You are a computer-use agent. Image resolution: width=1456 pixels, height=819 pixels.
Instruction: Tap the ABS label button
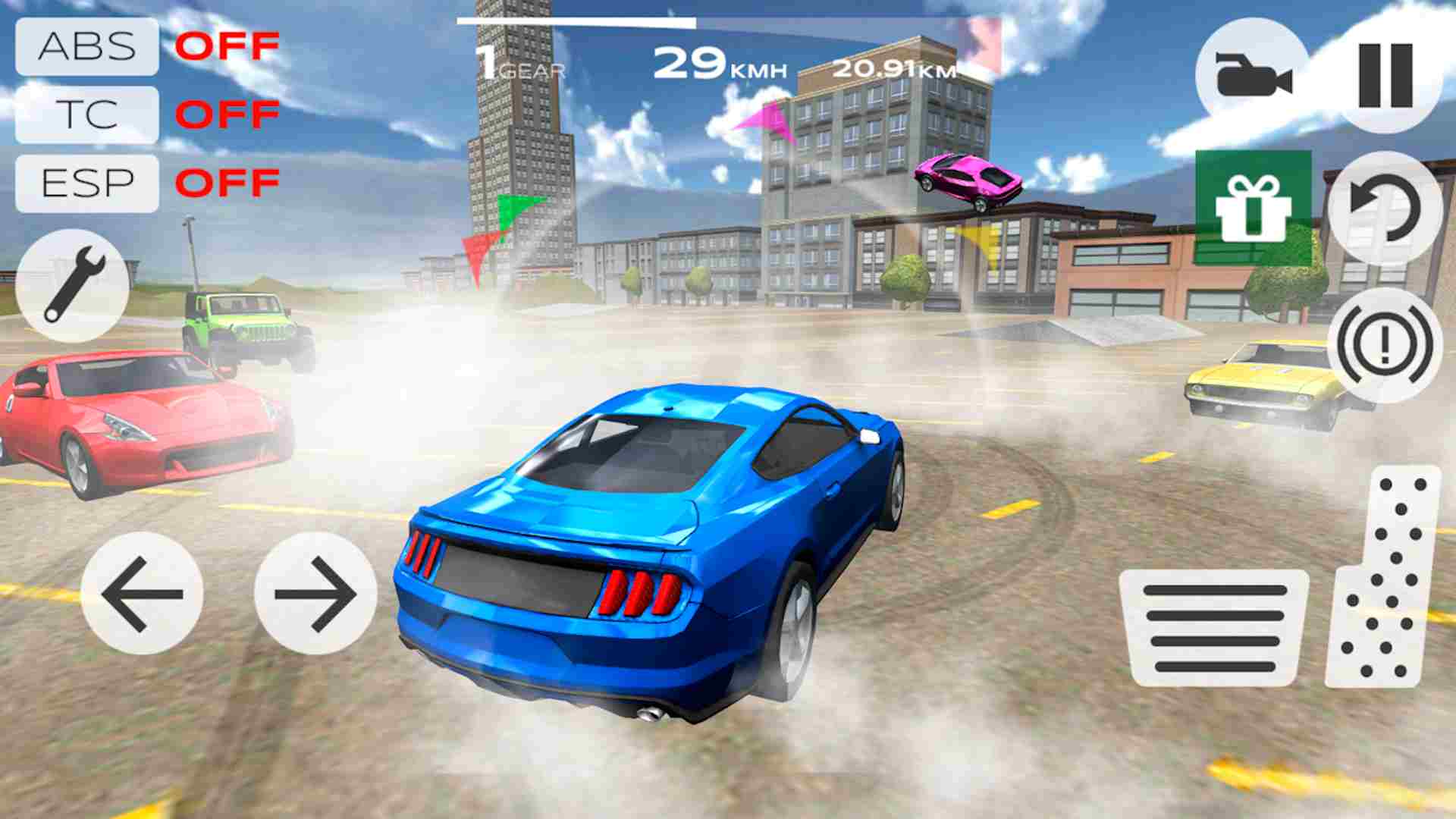pos(86,47)
